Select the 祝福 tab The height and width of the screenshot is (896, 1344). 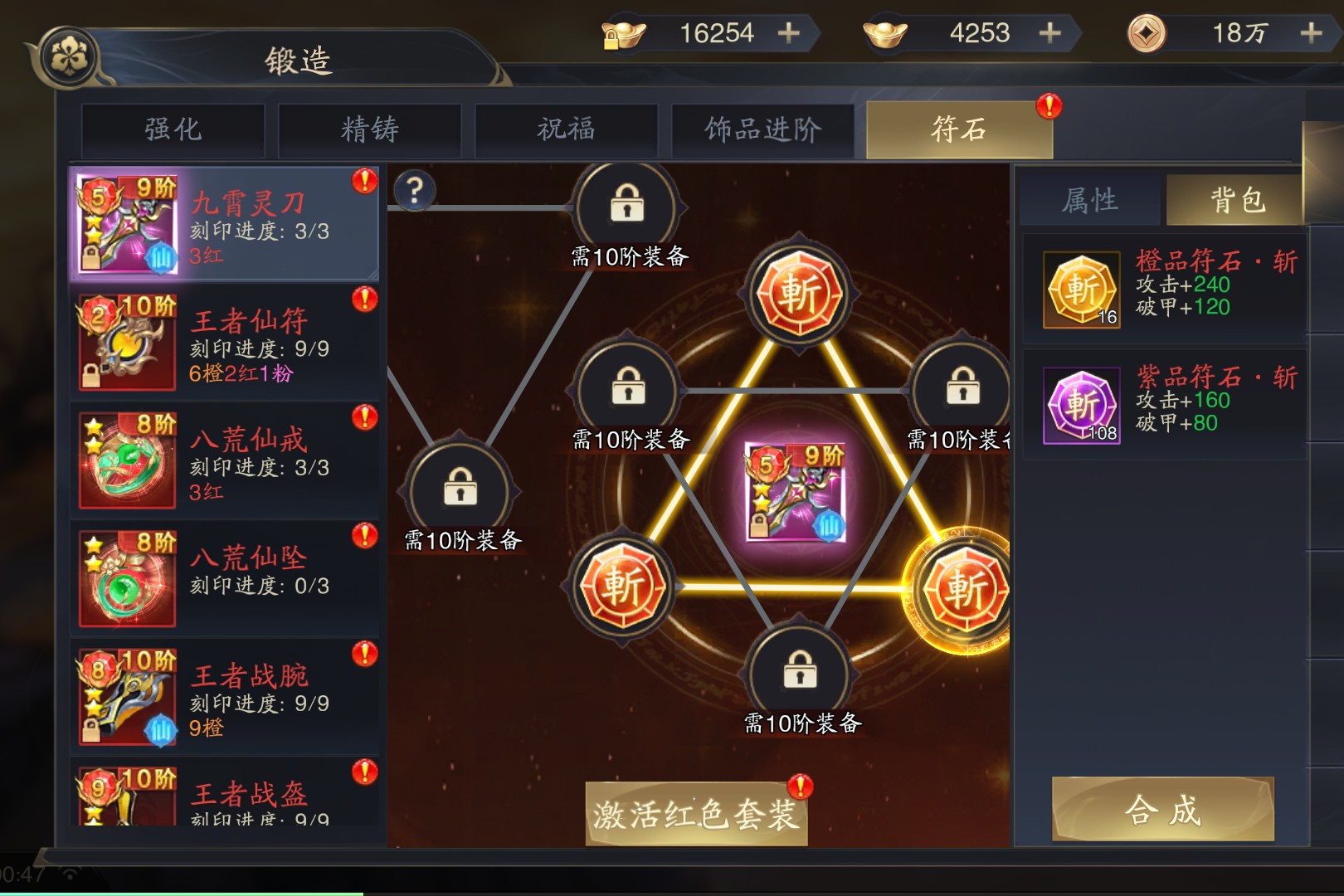(x=566, y=130)
